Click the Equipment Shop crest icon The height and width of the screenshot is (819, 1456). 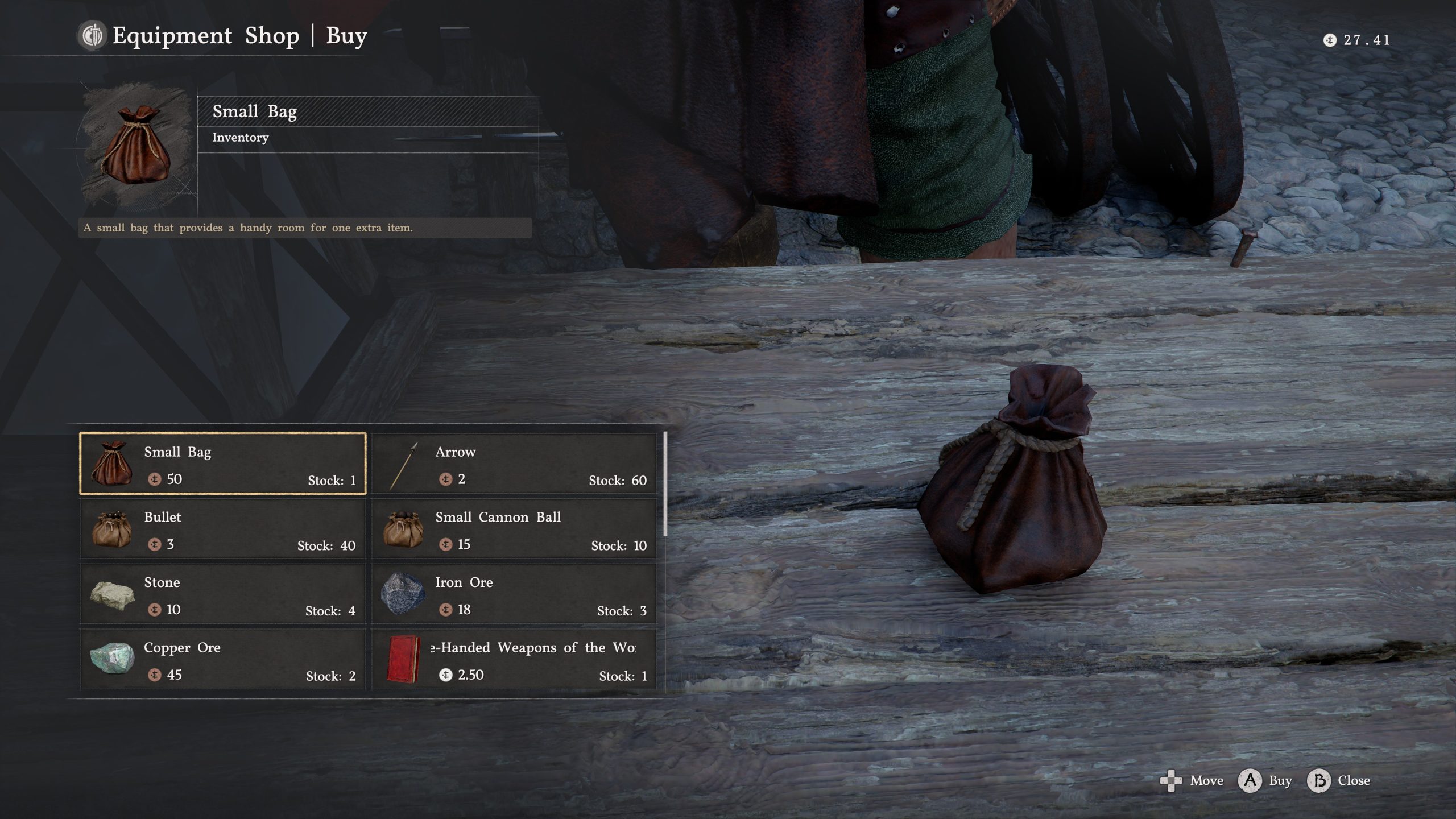[x=91, y=36]
